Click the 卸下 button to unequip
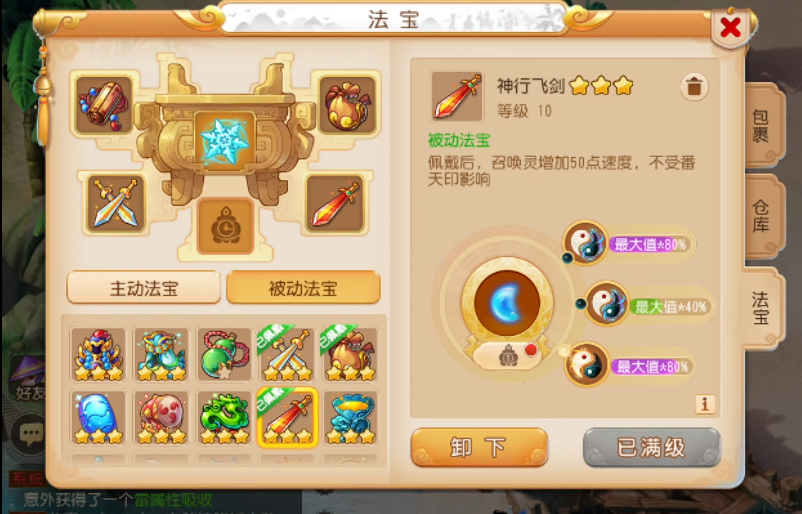Image resolution: width=802 pixels, height=514 pixels. 479,447
